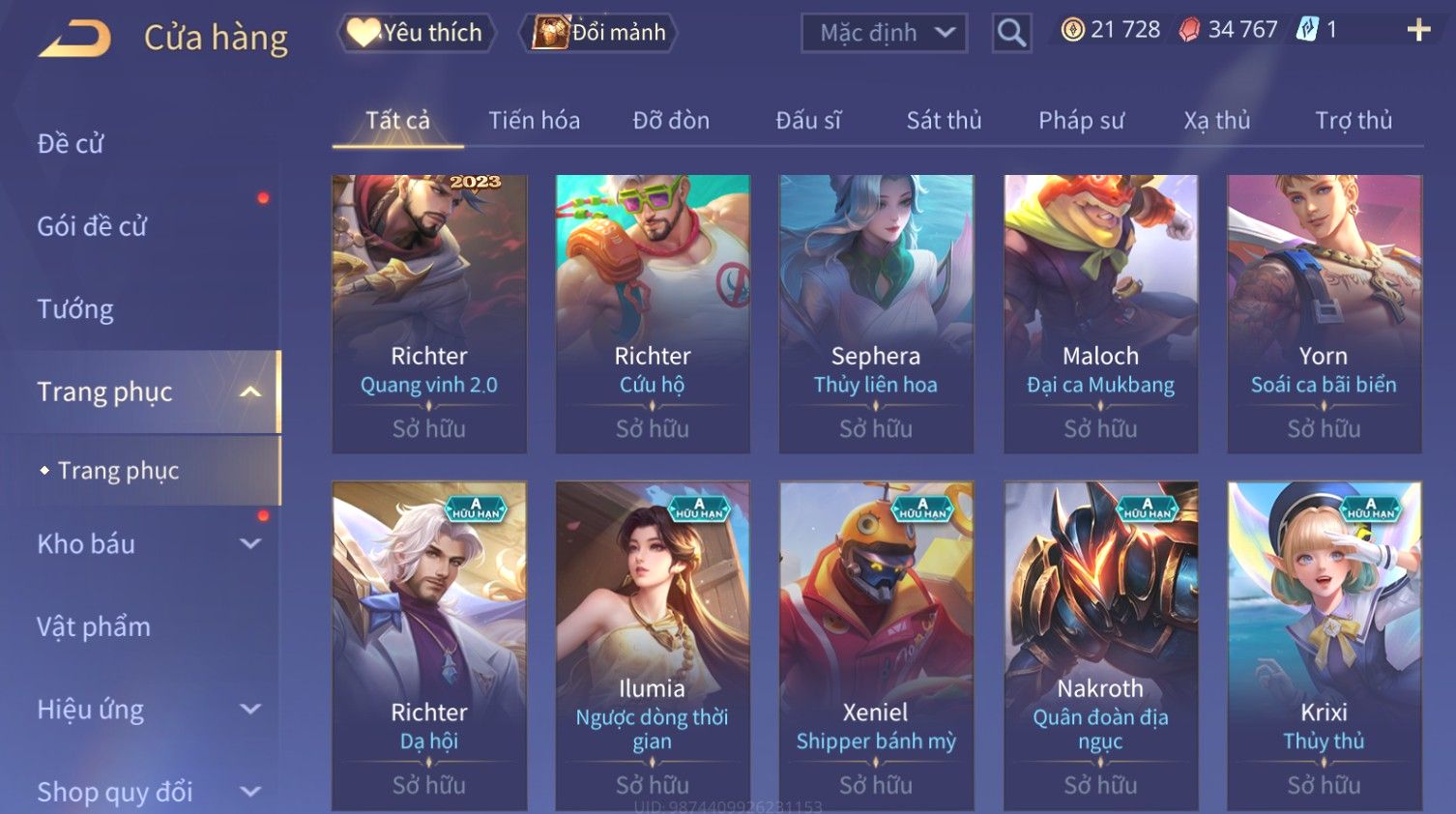Screen dimensions: 1456x814
Task: Expand the Kho báu section
Action: [145, 544]
